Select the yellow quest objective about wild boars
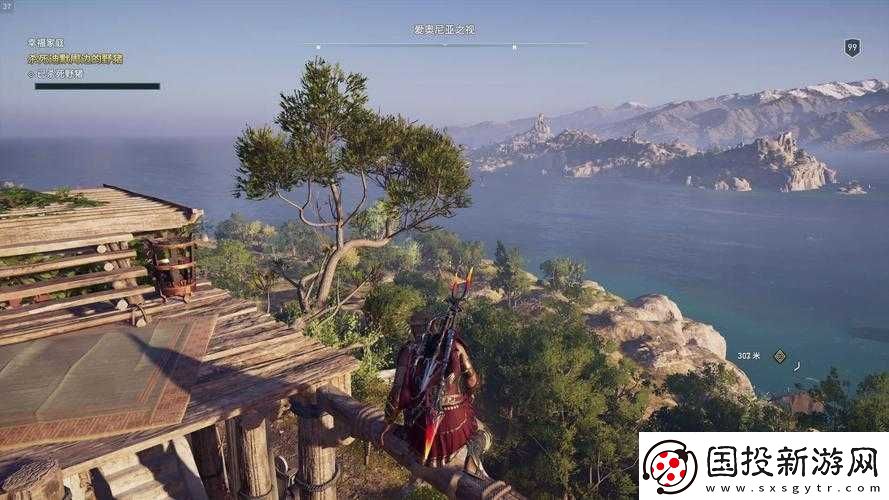 point(75,59)
